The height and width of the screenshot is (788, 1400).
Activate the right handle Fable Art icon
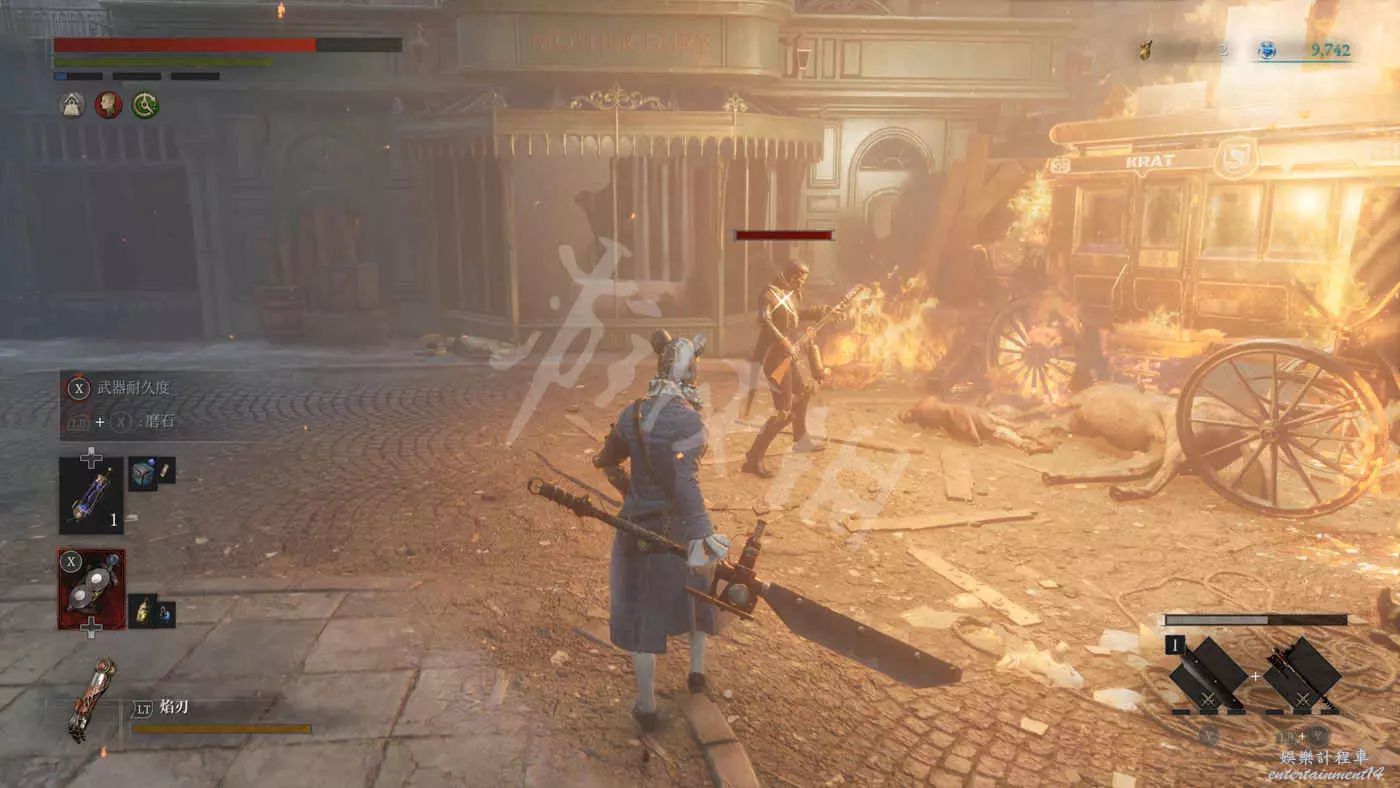[x=1302, y=675]
